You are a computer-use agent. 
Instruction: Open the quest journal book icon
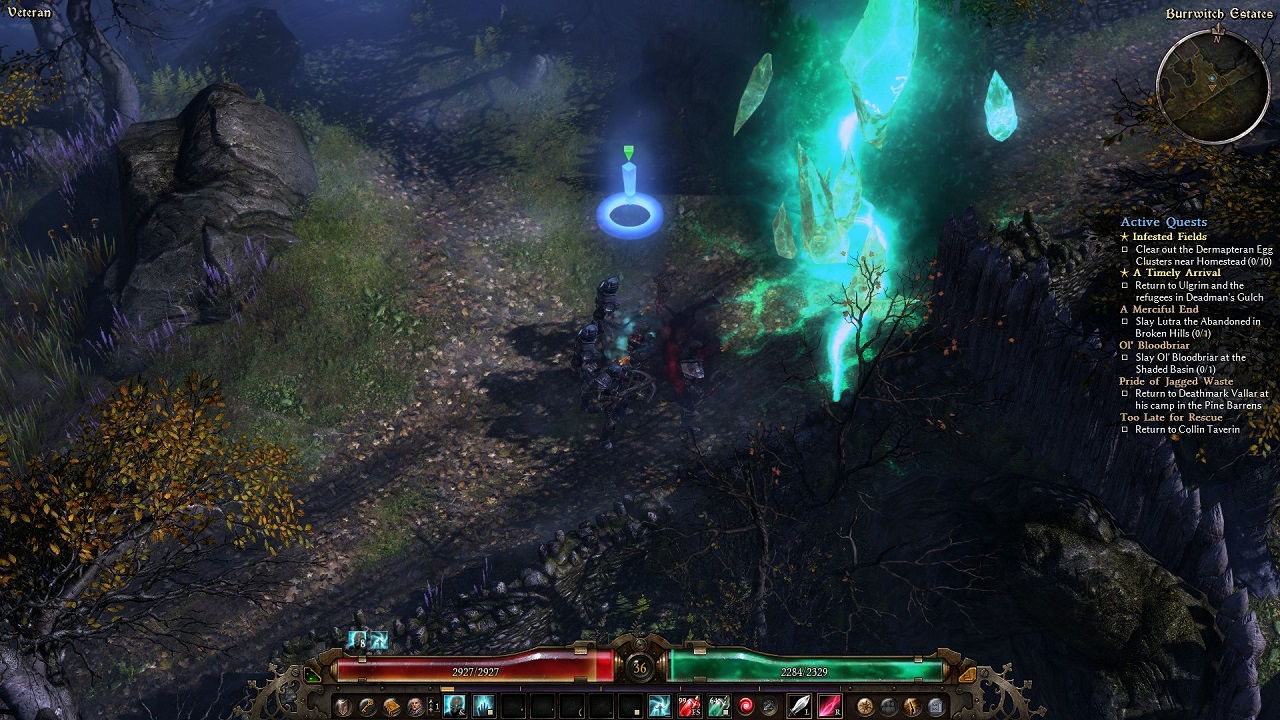[391, 707]
